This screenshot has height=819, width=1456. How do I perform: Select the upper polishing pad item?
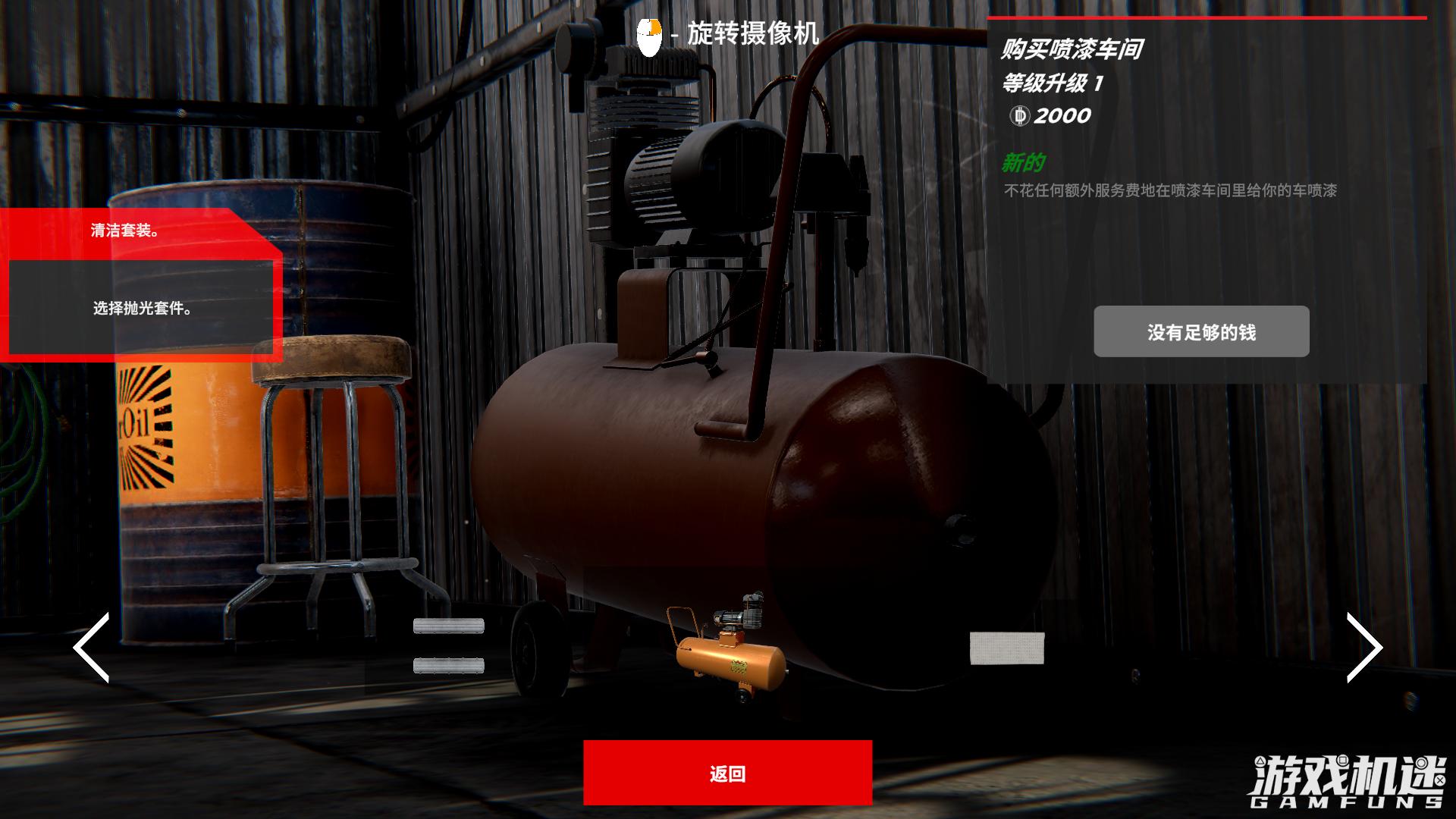[x=449, y=626]
